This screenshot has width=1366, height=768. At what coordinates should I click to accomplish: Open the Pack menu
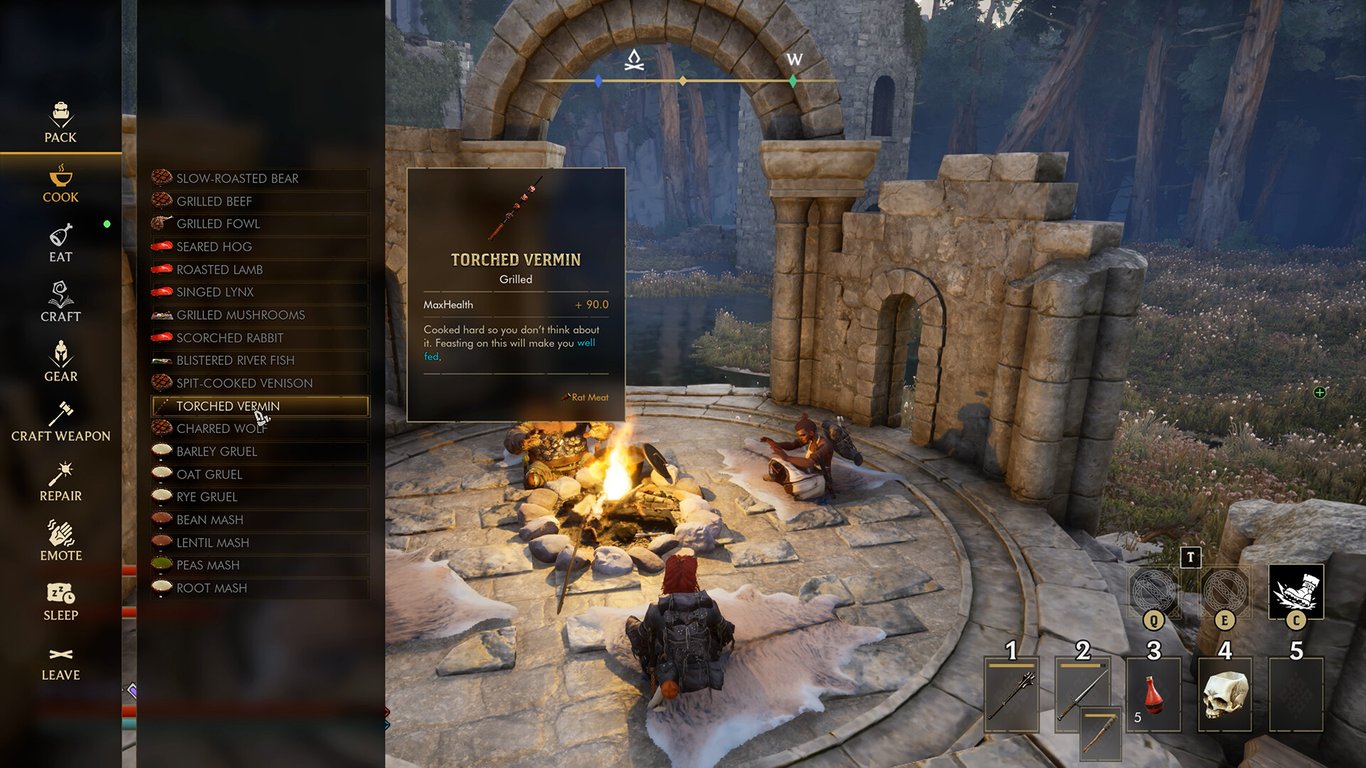60,120
